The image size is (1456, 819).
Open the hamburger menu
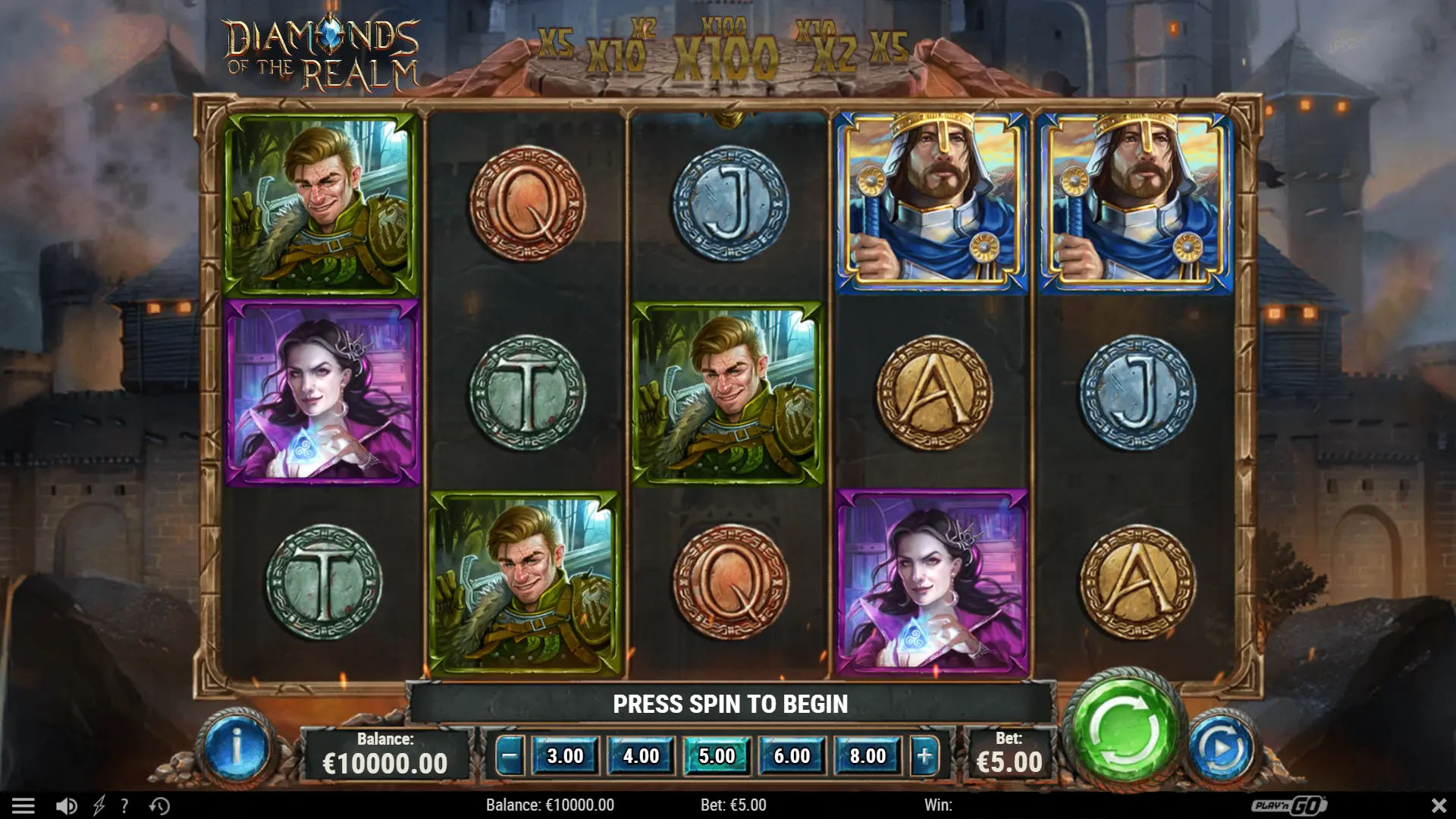click(x=24, y=805)
